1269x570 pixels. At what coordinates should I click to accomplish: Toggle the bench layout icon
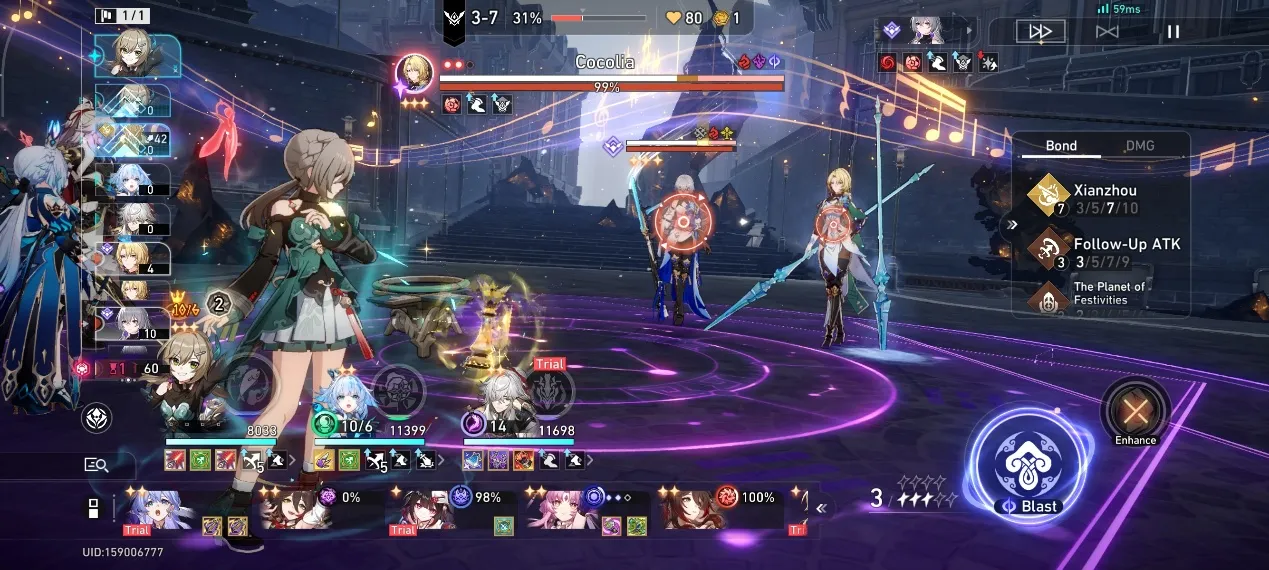(x=92, y=508)
